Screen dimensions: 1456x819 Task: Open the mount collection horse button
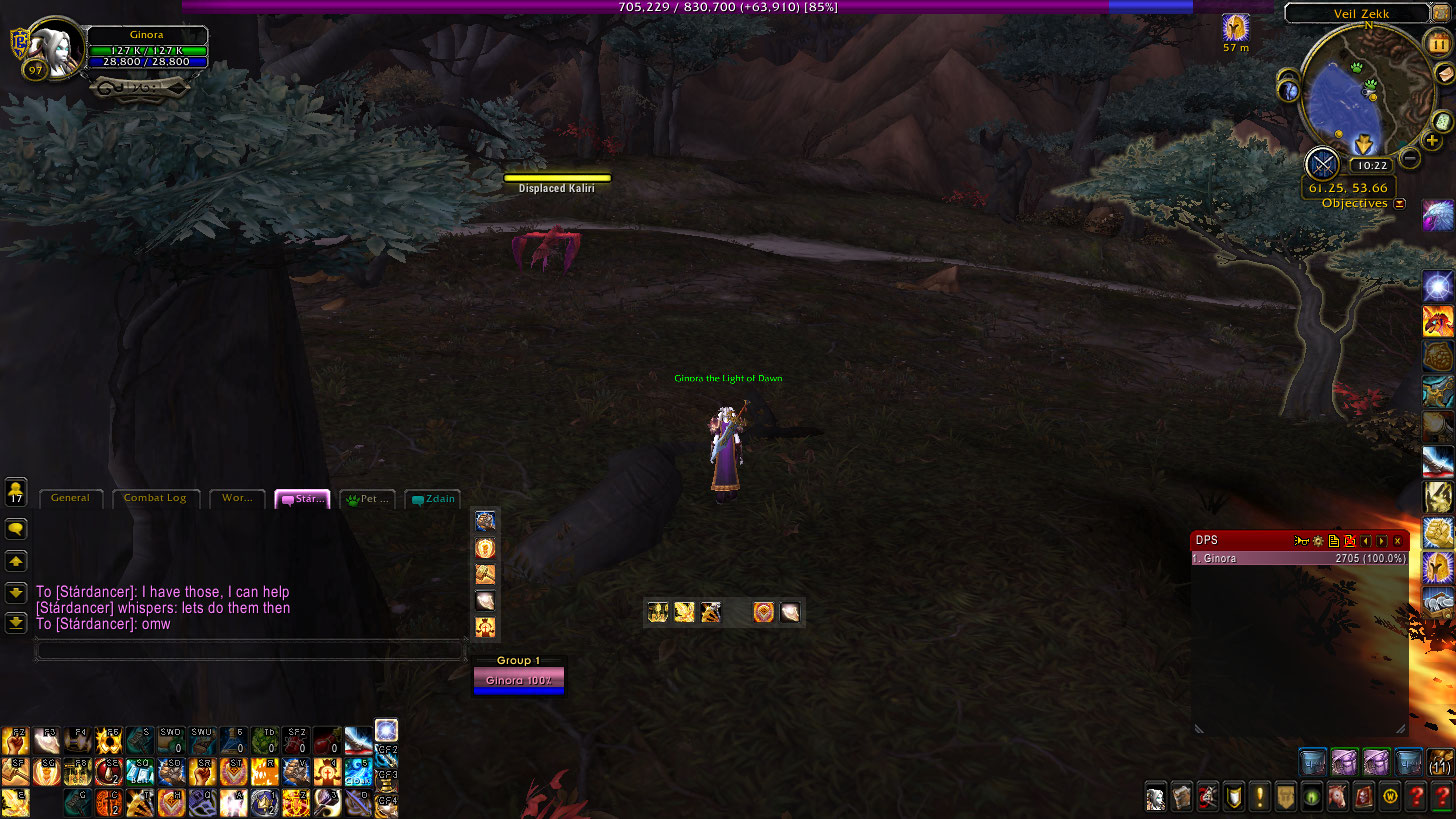pyautogui.click(x=1337, y=797)
